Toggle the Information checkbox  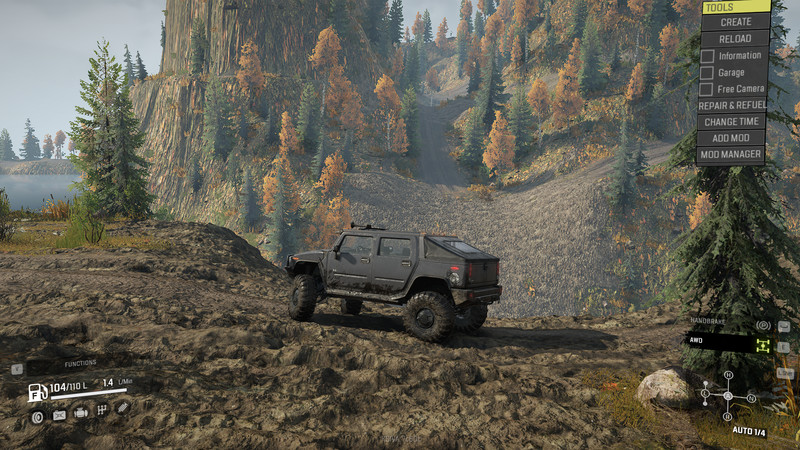[707, 56]
